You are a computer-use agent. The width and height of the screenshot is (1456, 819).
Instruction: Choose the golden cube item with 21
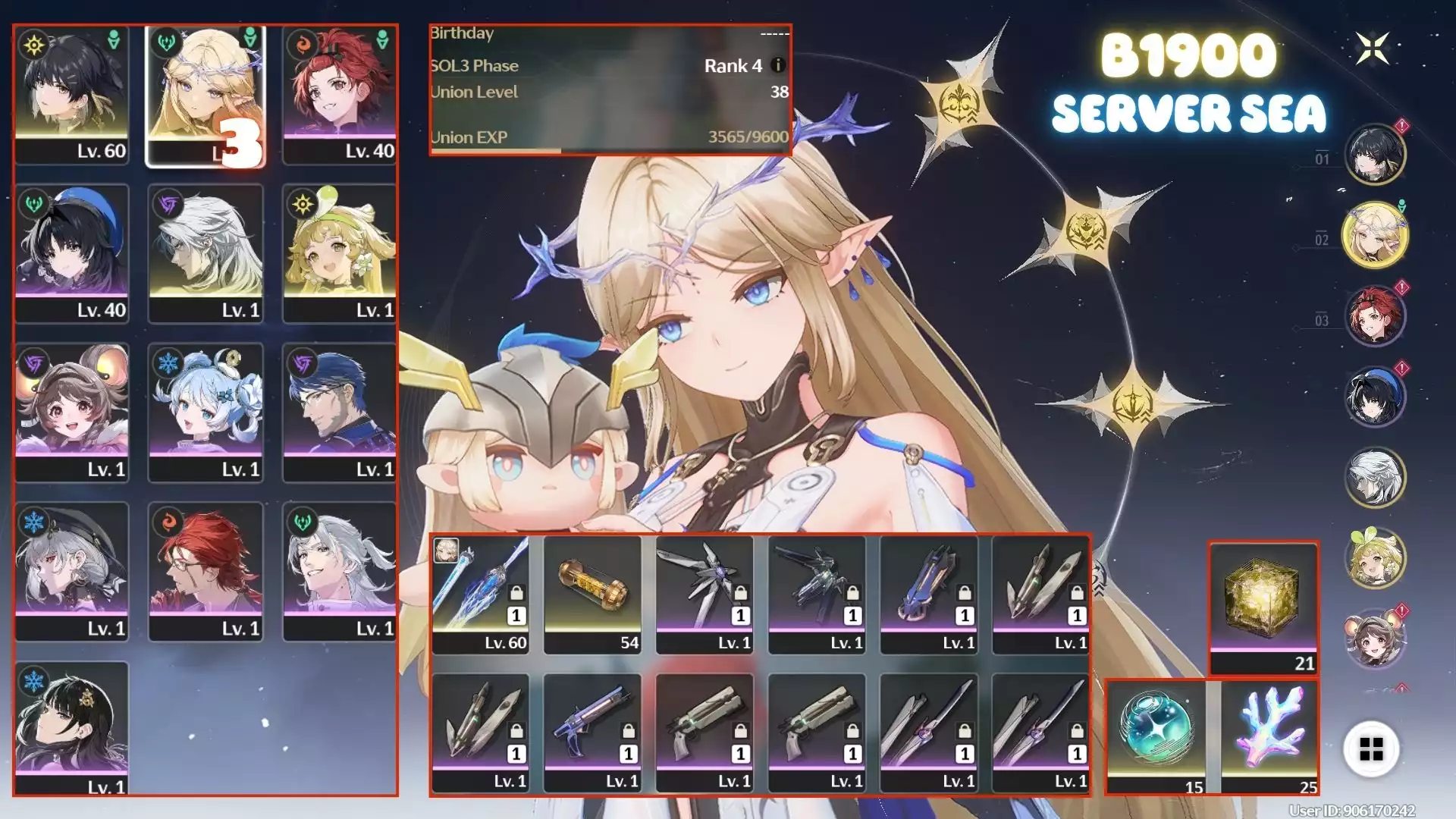tap(1263, 607)
